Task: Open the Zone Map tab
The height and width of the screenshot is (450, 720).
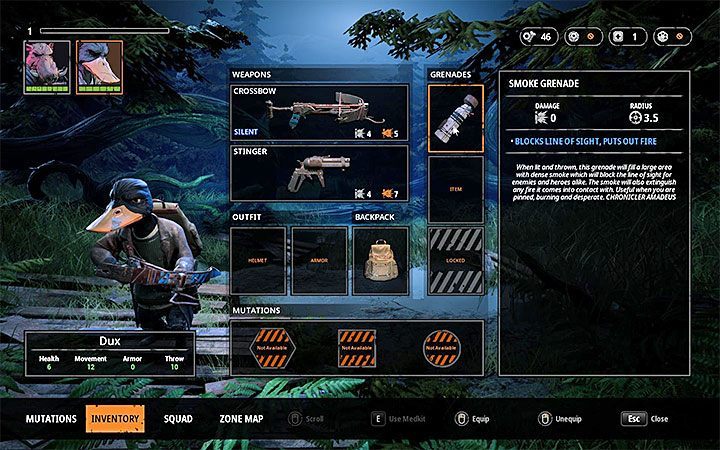Action: (x=241, y=418)
